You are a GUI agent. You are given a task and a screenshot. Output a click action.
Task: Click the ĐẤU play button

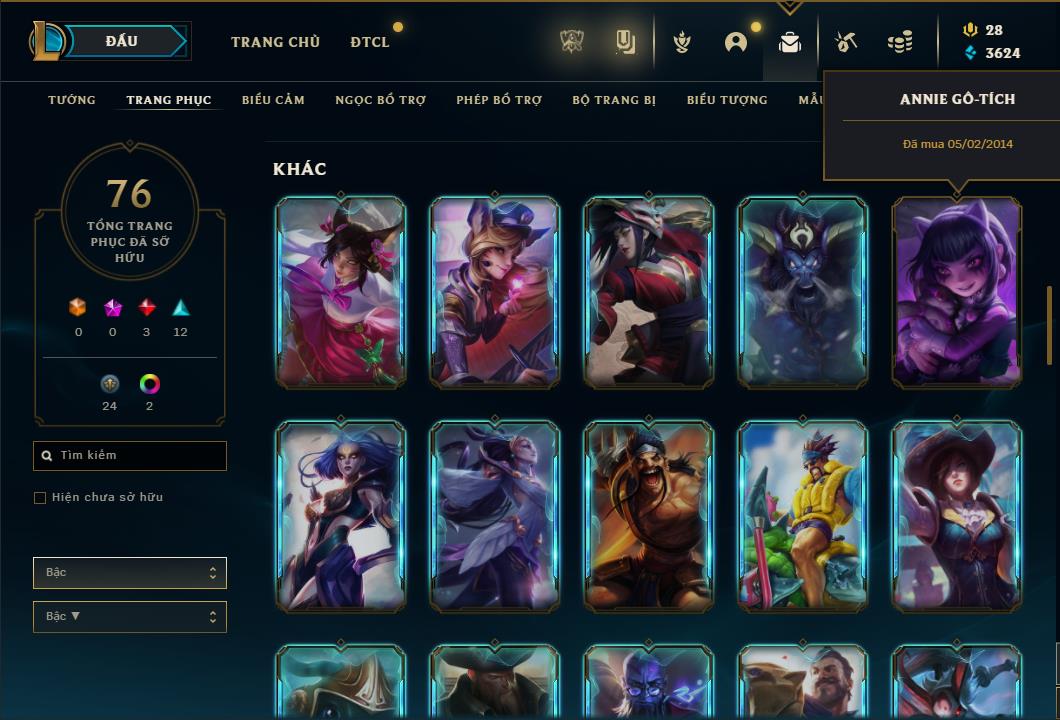[122, 41]
